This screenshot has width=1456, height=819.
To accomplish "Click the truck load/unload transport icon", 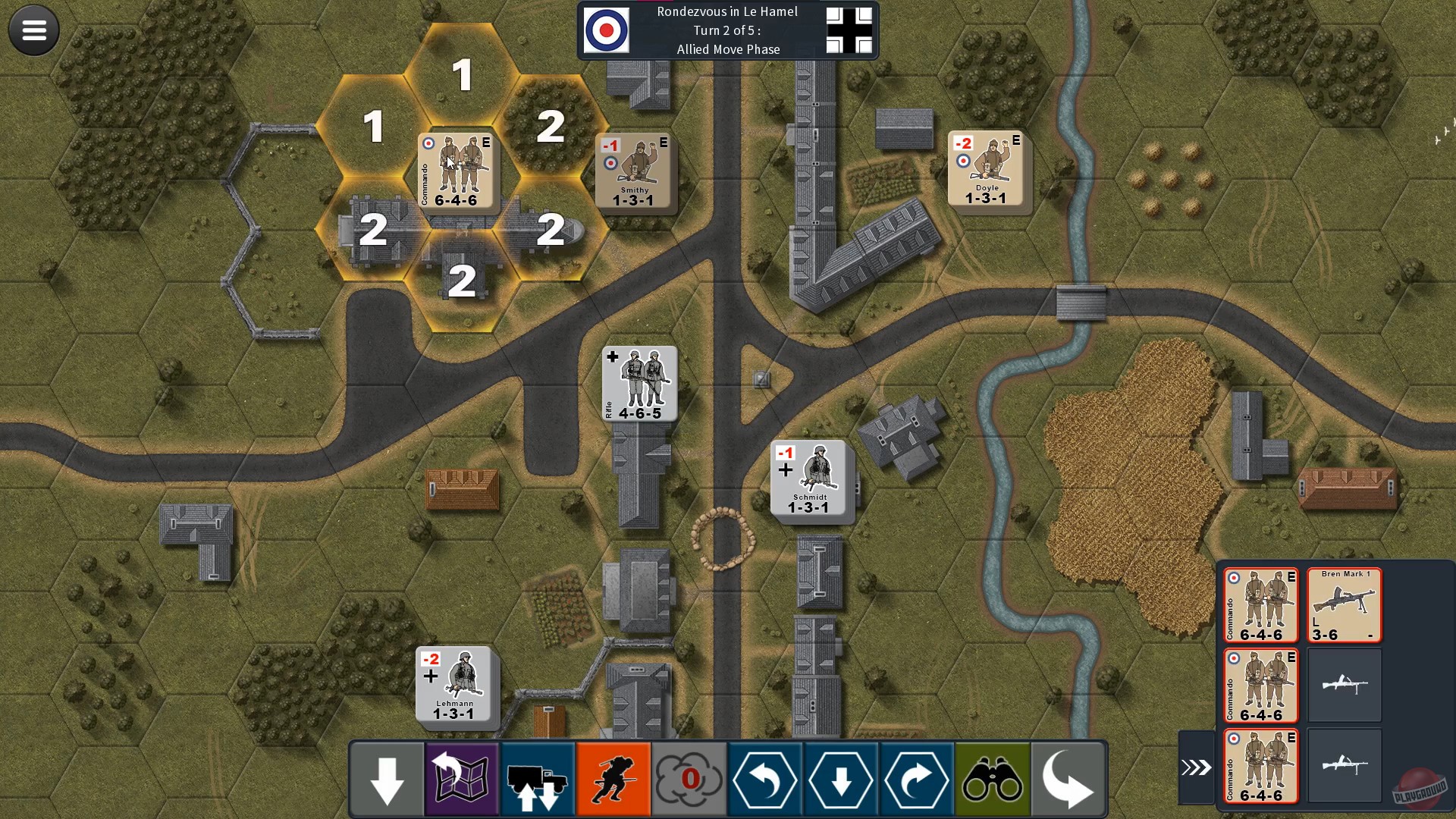I will coord(537,778).
